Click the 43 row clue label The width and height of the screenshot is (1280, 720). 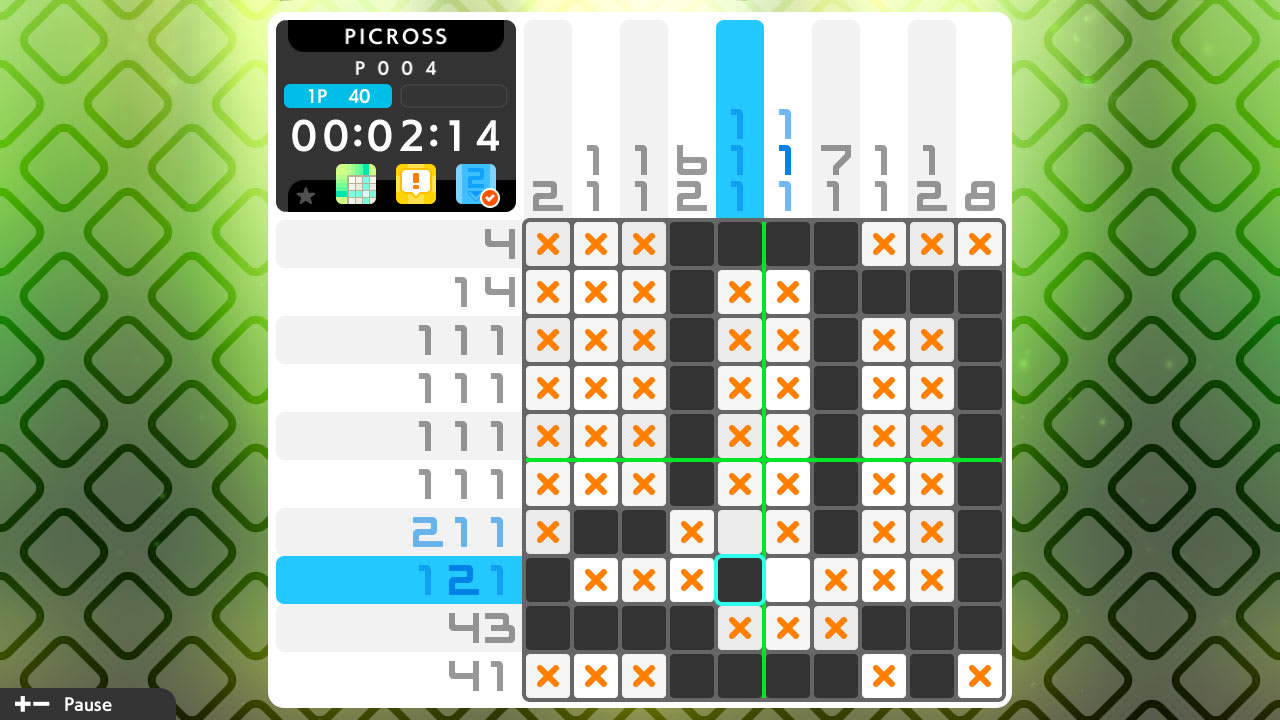(x=480, y=628)
